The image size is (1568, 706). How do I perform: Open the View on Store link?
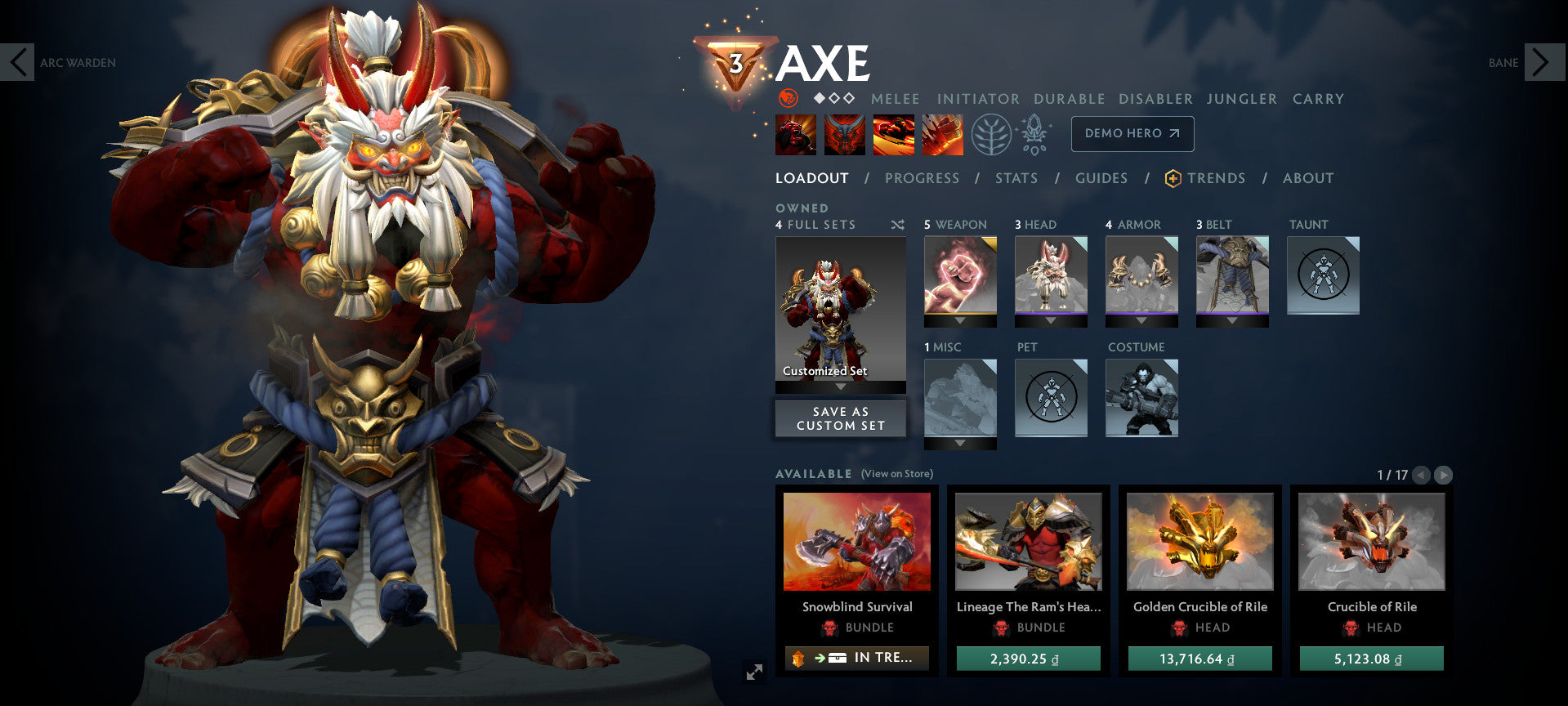[897, 474]
